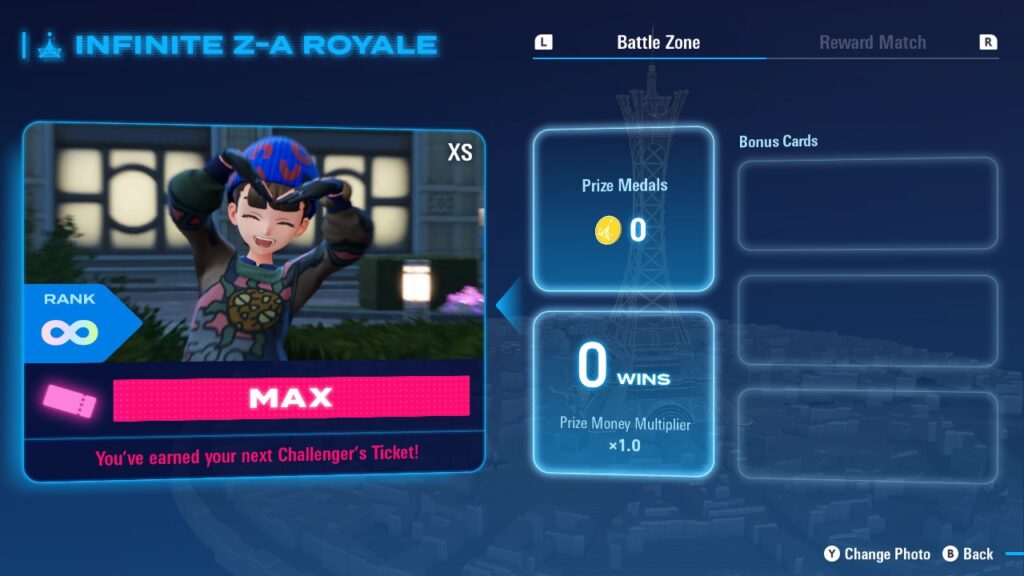The image size is (1024, 576).
Task: Click the left-pointing arrow beside the photo card
Action: tap(510, 303)
